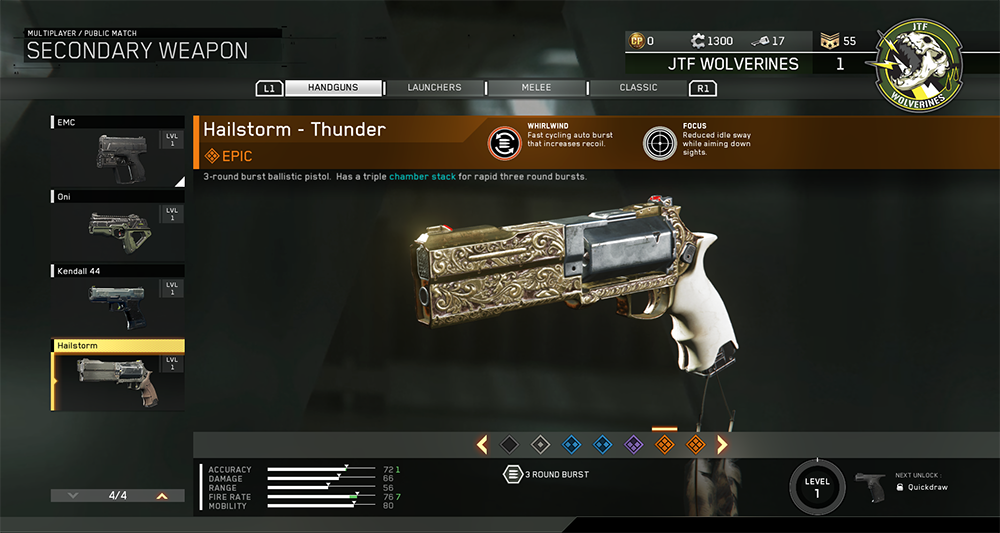Select the purple legendary variant diamond
Image resolution: width=1000 pixels, height=533 pixels.
pos(633,444)
